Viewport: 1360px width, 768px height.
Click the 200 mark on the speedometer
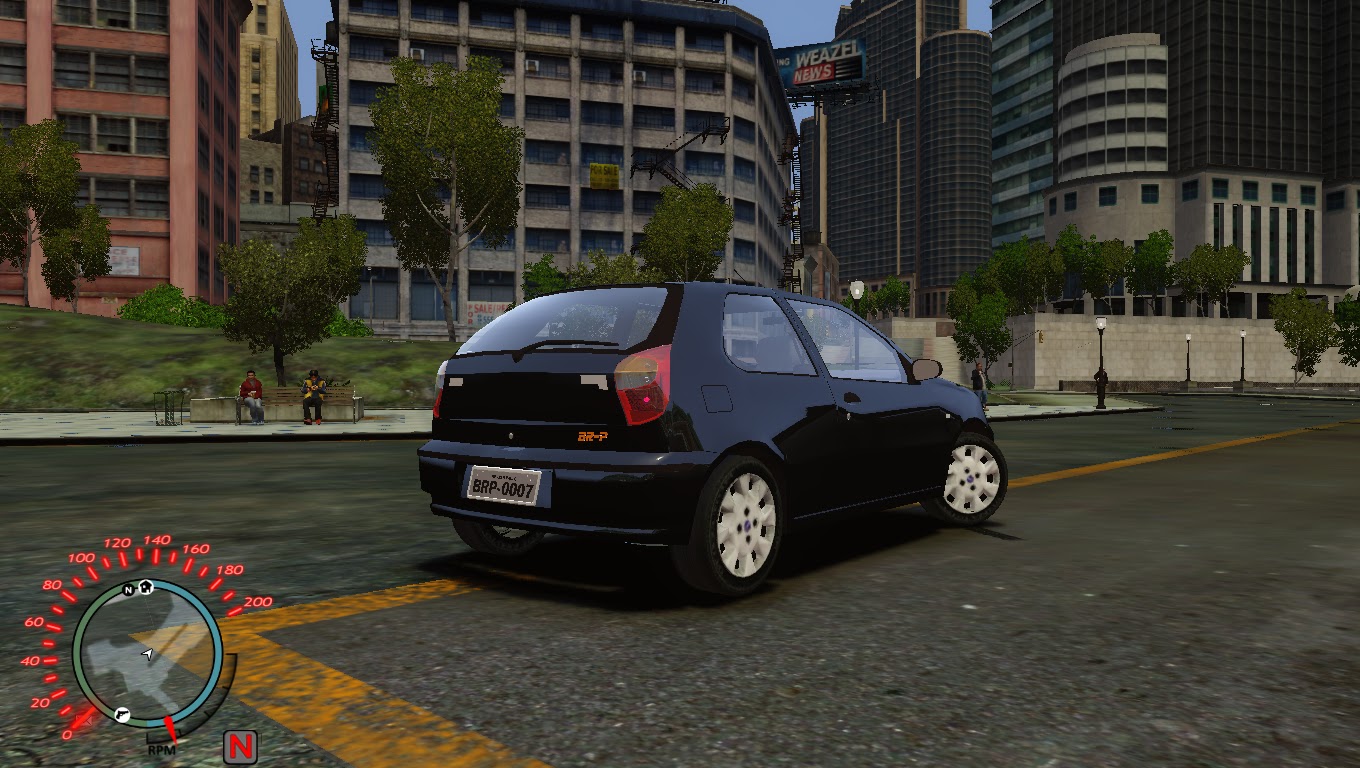(x=257, y=602)
